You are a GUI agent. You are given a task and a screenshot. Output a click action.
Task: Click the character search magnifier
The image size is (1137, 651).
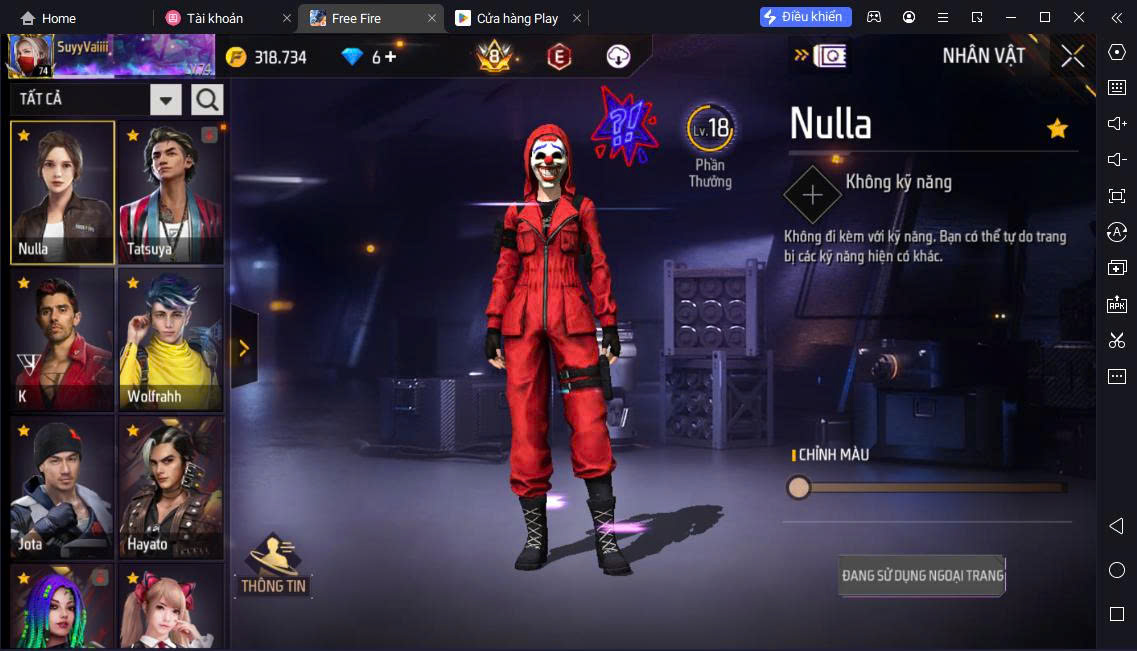(x=207, y=99)
